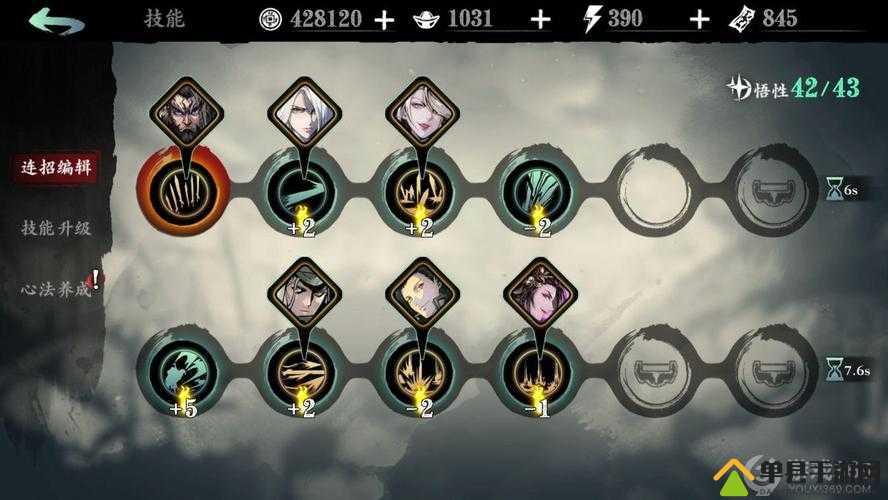Switch to the 连招编辑 tab
This screenshot has height=500, width=888.
pyautogui.click(x=57, y=168)
